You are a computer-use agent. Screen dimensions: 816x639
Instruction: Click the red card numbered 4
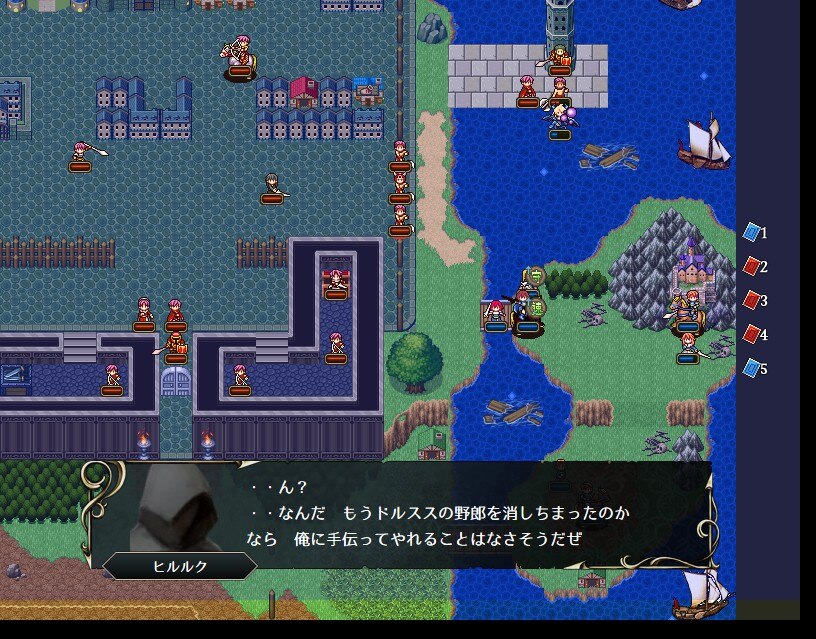coord(752,335)
